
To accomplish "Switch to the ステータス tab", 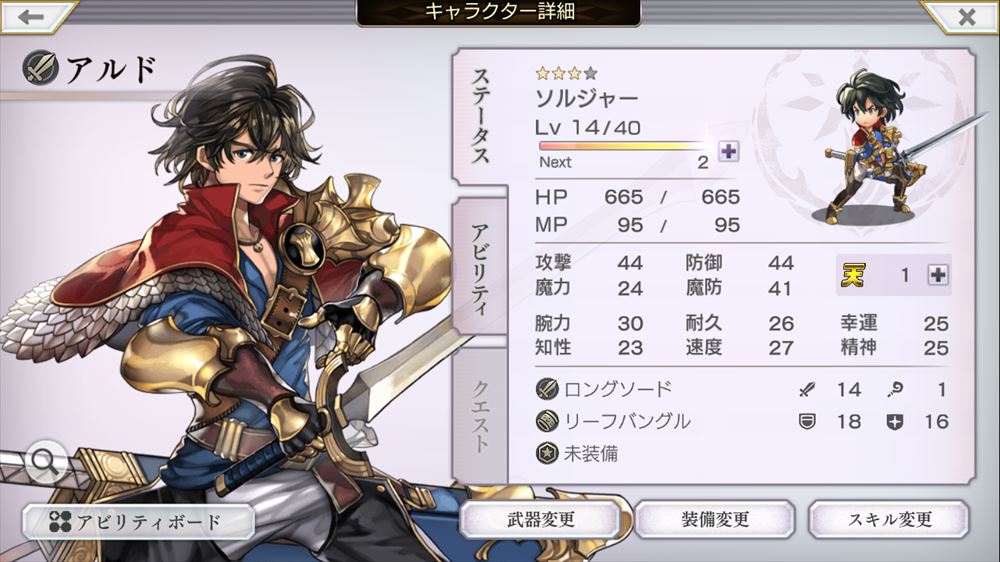I will click(x=480, y=117).
